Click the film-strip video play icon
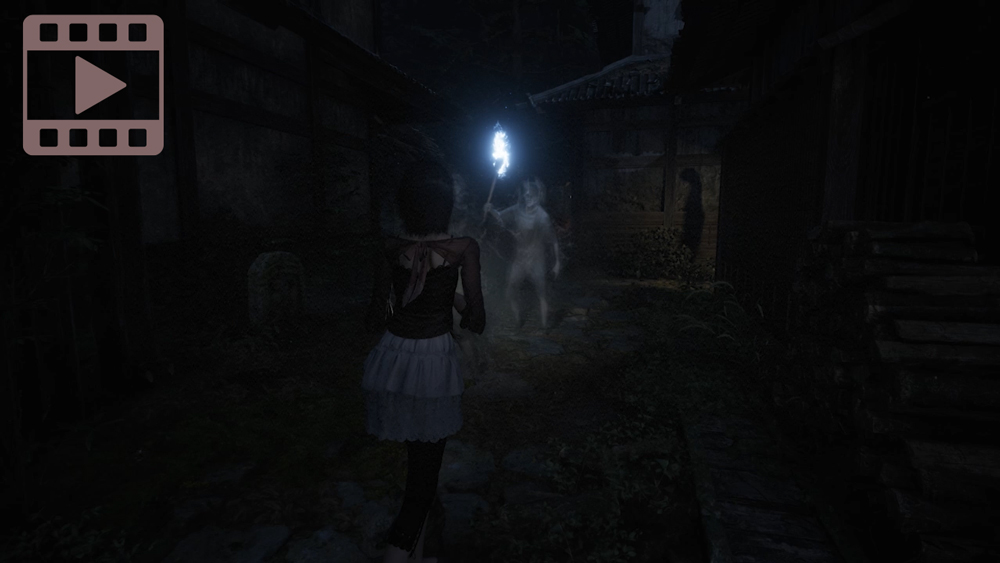 (x=93, y=85)
